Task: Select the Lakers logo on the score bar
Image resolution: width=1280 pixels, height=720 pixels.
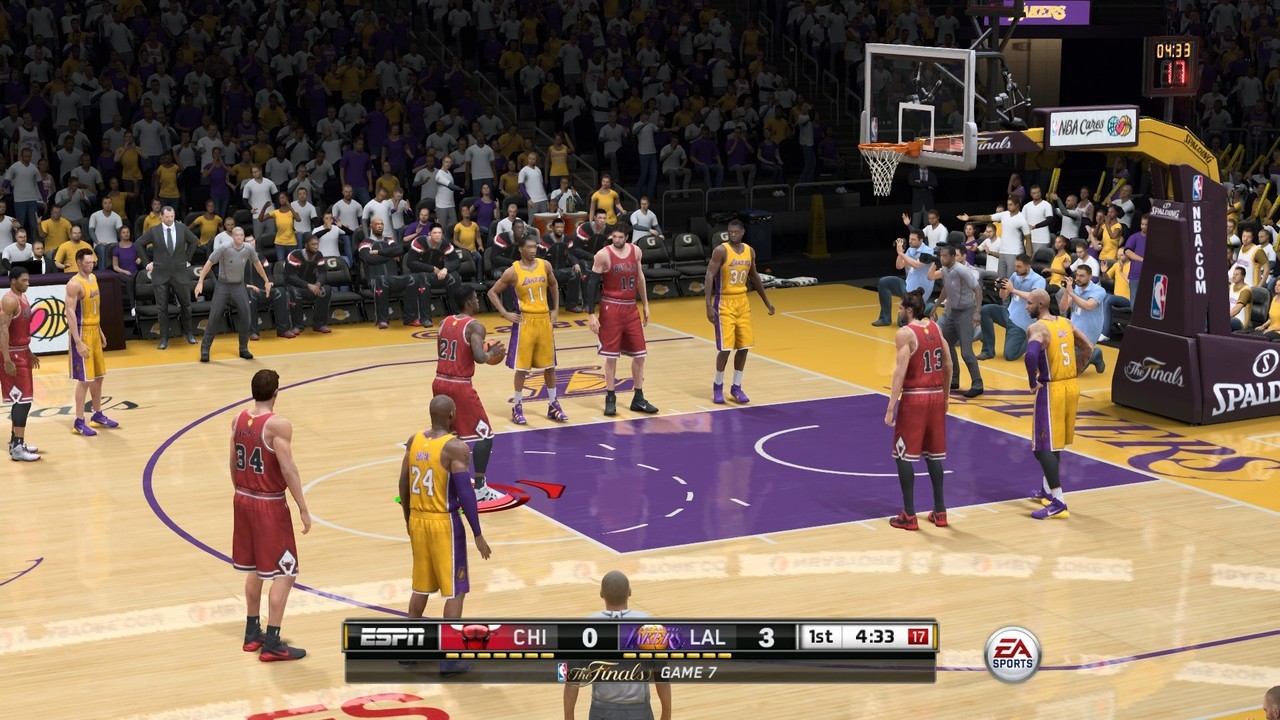Action: [650, 636]
